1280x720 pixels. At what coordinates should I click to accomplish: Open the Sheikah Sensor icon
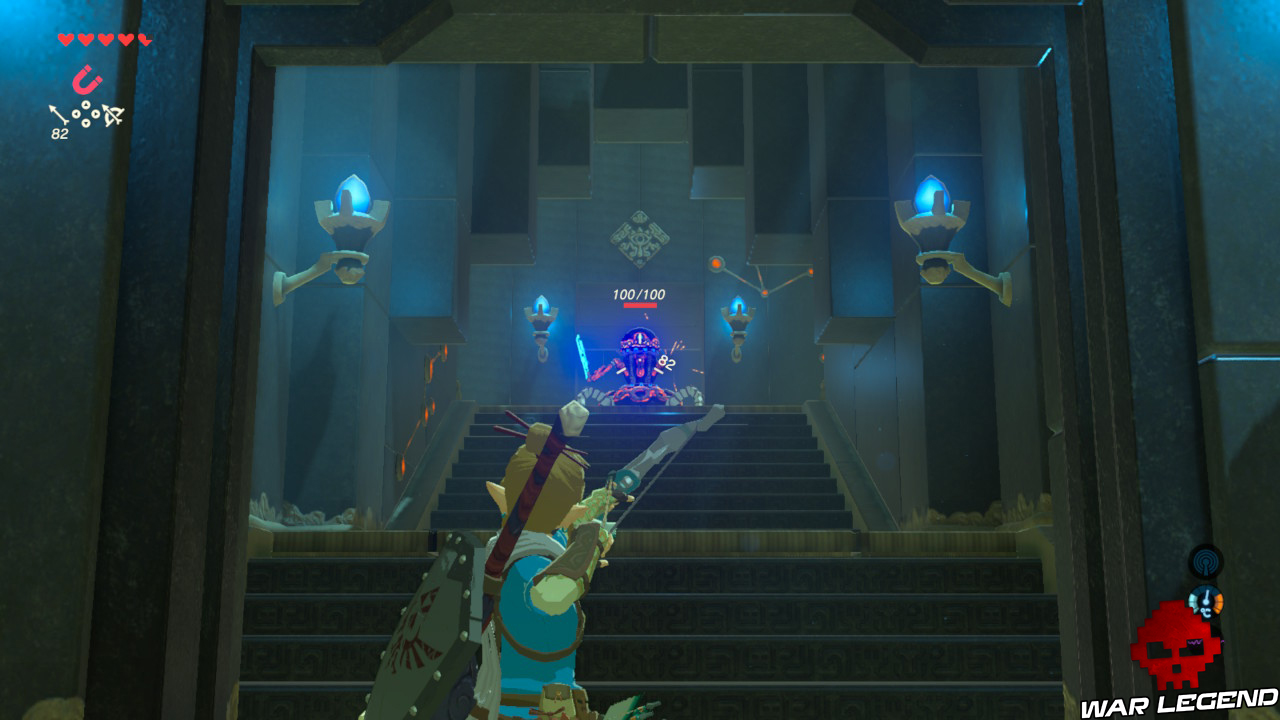click(x=1206, y=562)
